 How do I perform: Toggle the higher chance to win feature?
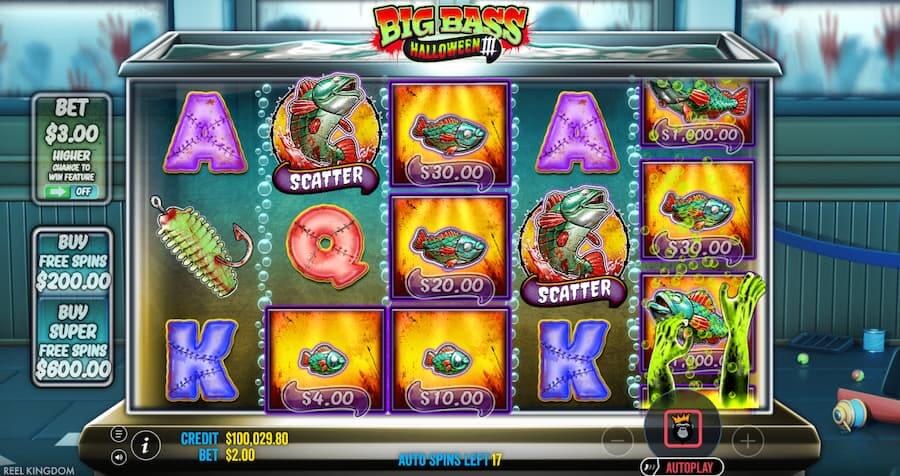click(71, 191)
